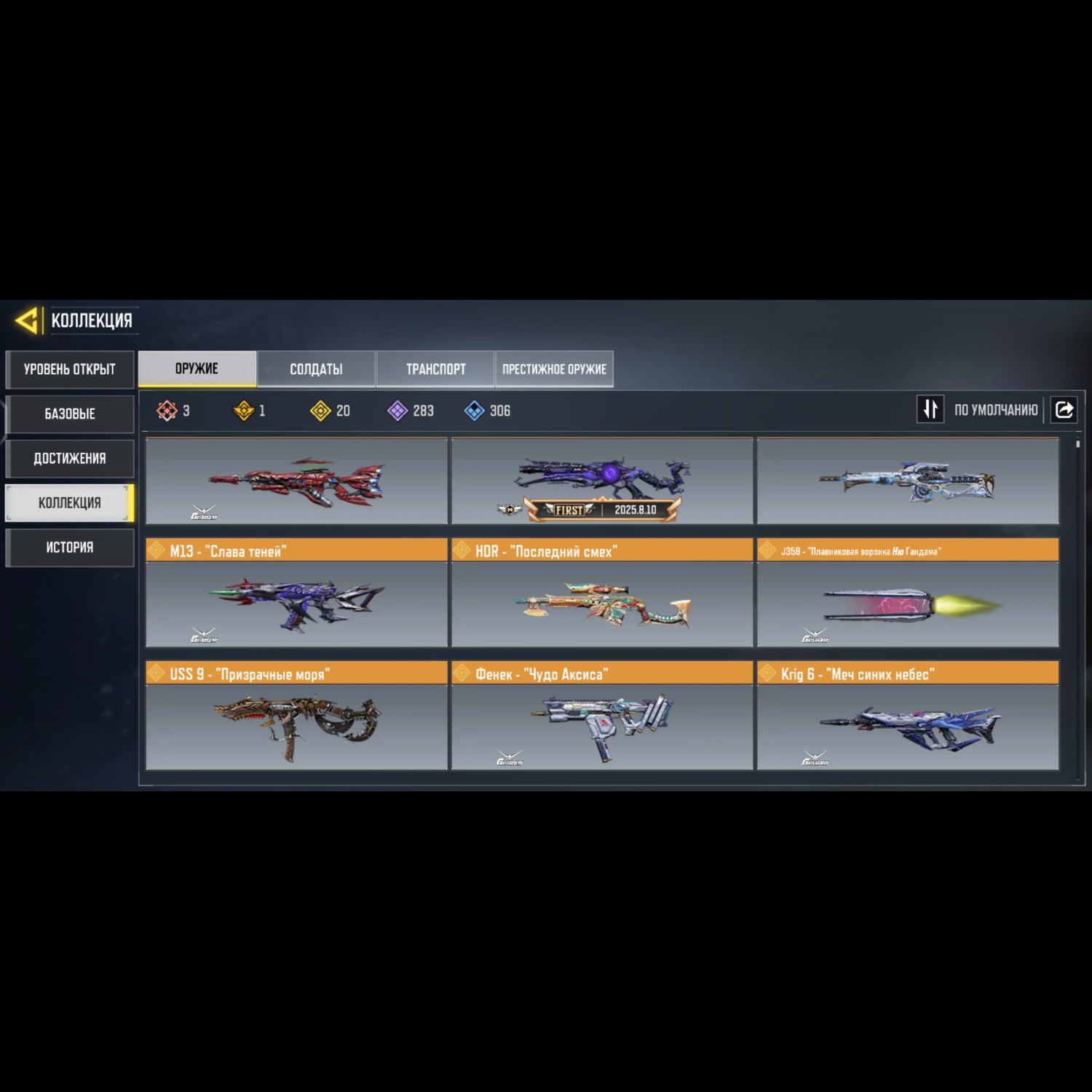
Task: Go back using the yellow arrow
Action: [27, 320]
